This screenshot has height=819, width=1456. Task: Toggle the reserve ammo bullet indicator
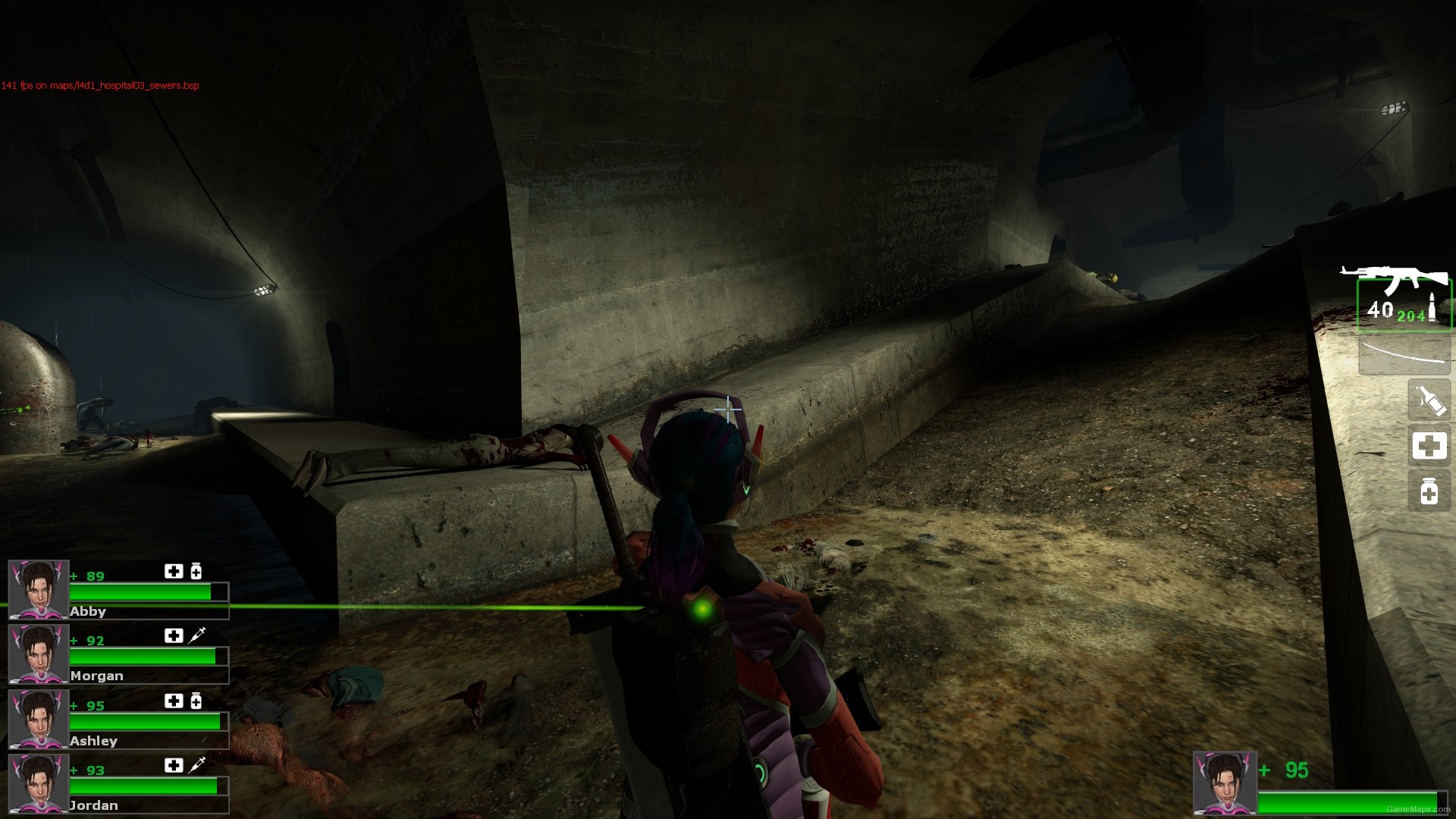point(1432,307)
